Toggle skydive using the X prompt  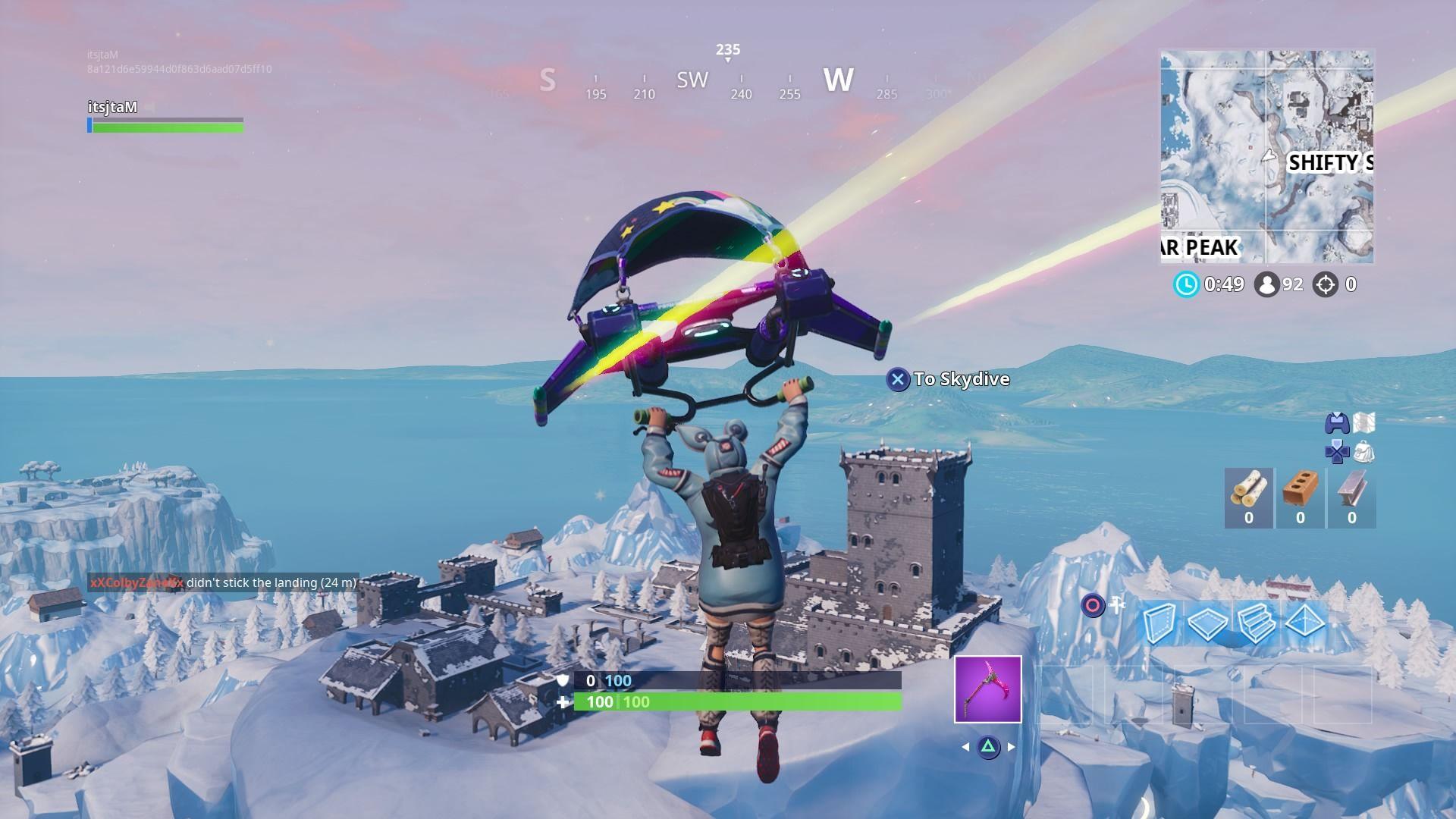[x=898, y=379]
